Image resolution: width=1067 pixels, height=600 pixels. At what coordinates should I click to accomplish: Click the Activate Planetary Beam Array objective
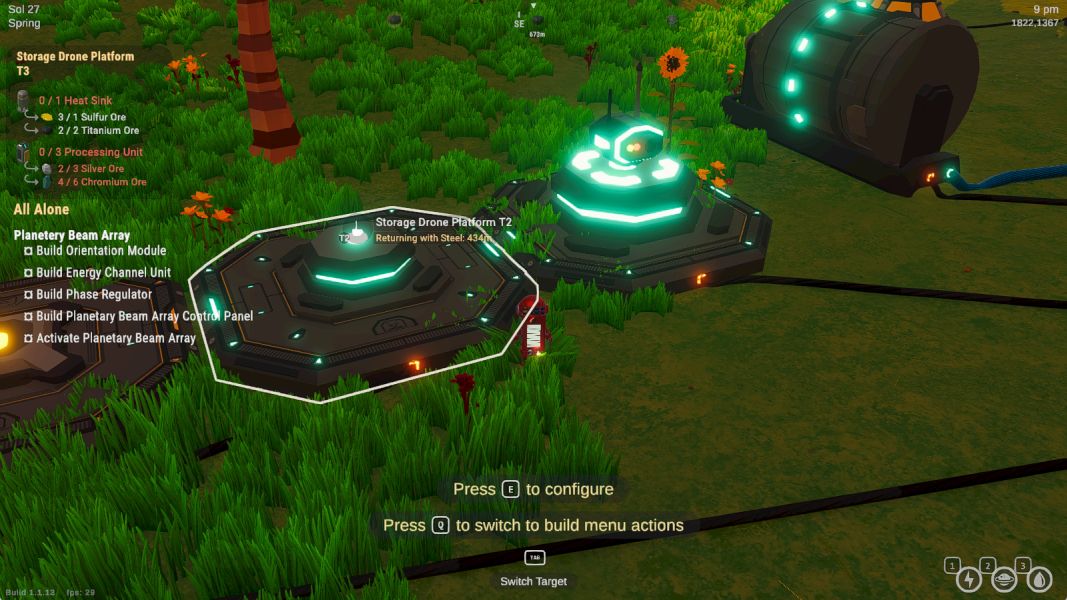115,339
